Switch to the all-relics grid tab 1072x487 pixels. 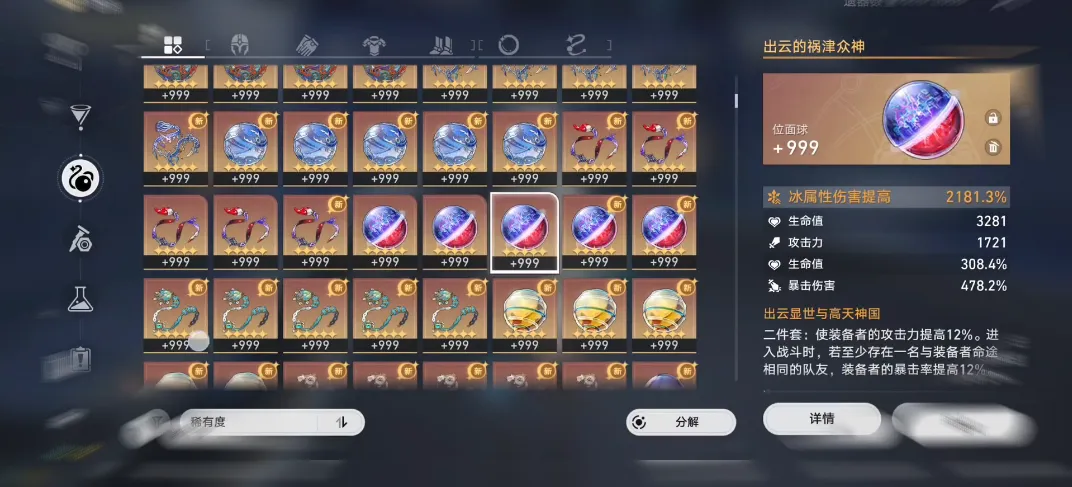coord(173,44)
